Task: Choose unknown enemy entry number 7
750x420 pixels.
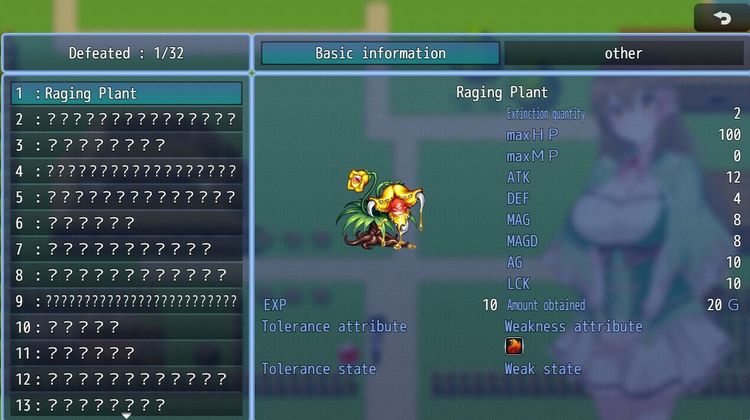Action: 126,249
